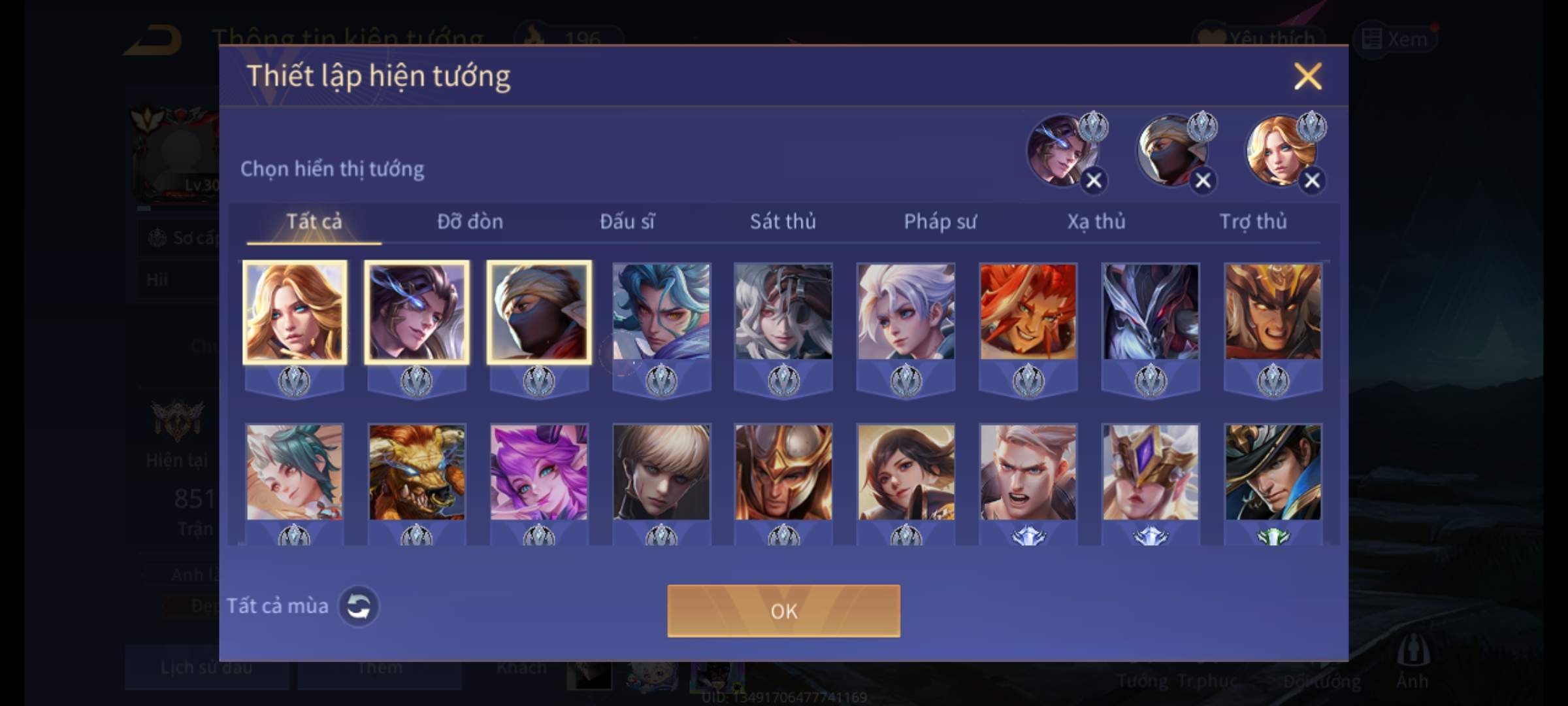
Task: Select the pink-haired girl hero portrait
Action: [x=539, y=473]
